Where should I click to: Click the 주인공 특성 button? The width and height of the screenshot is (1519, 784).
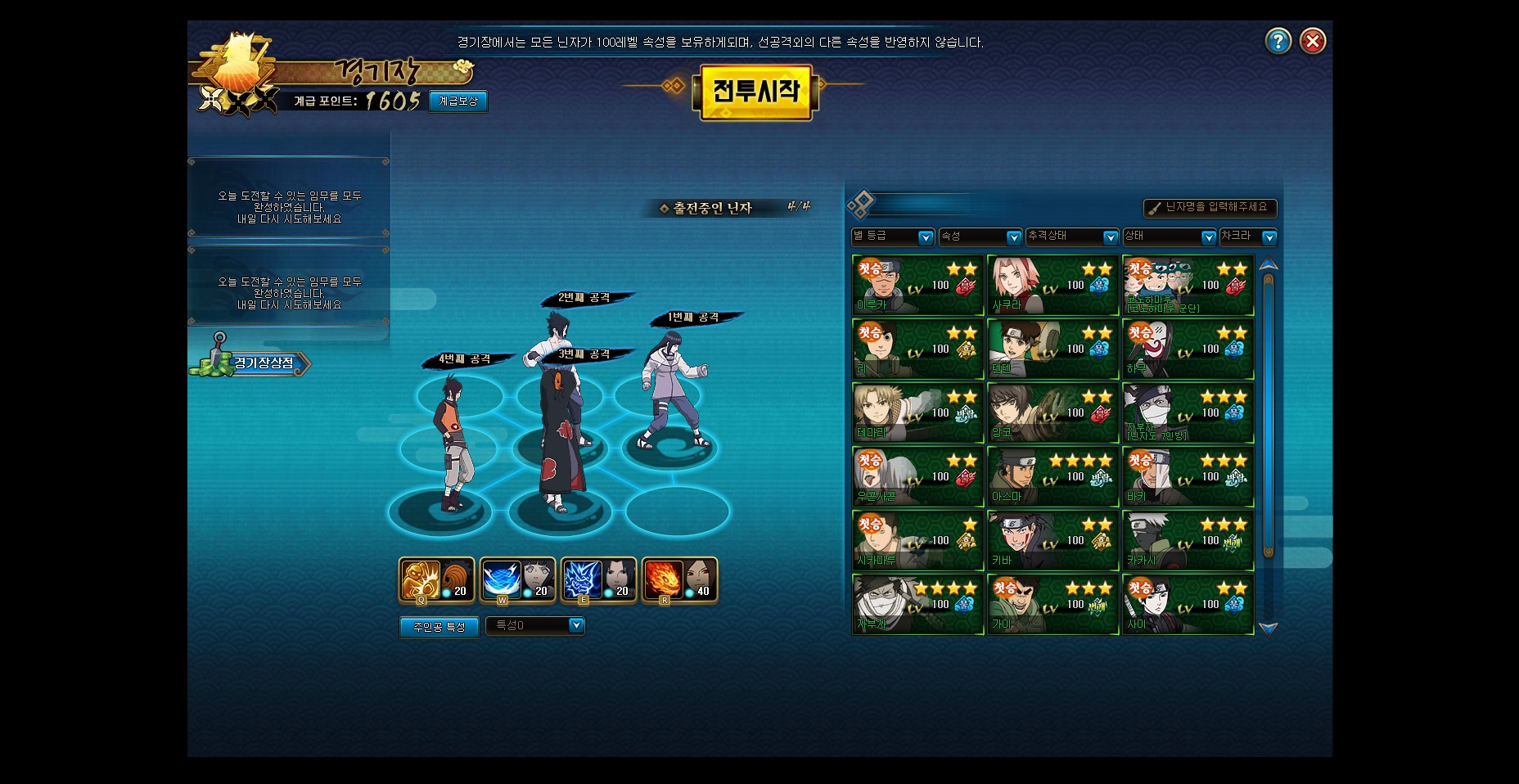pos(439,627)
